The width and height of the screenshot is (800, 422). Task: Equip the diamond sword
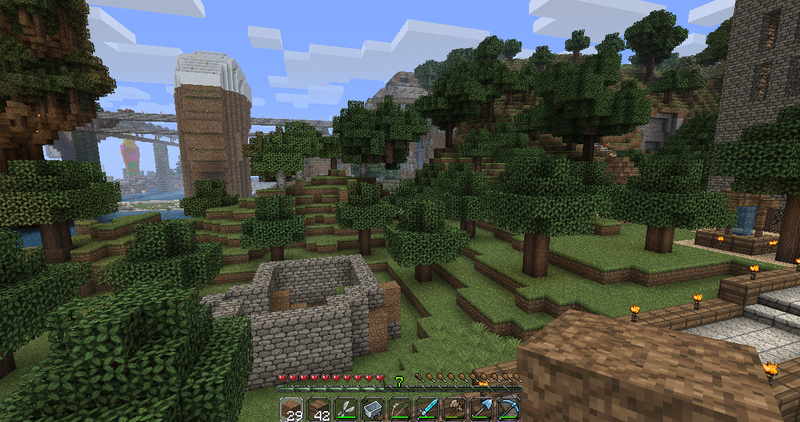pyautogui.click(x=427, y=409)
